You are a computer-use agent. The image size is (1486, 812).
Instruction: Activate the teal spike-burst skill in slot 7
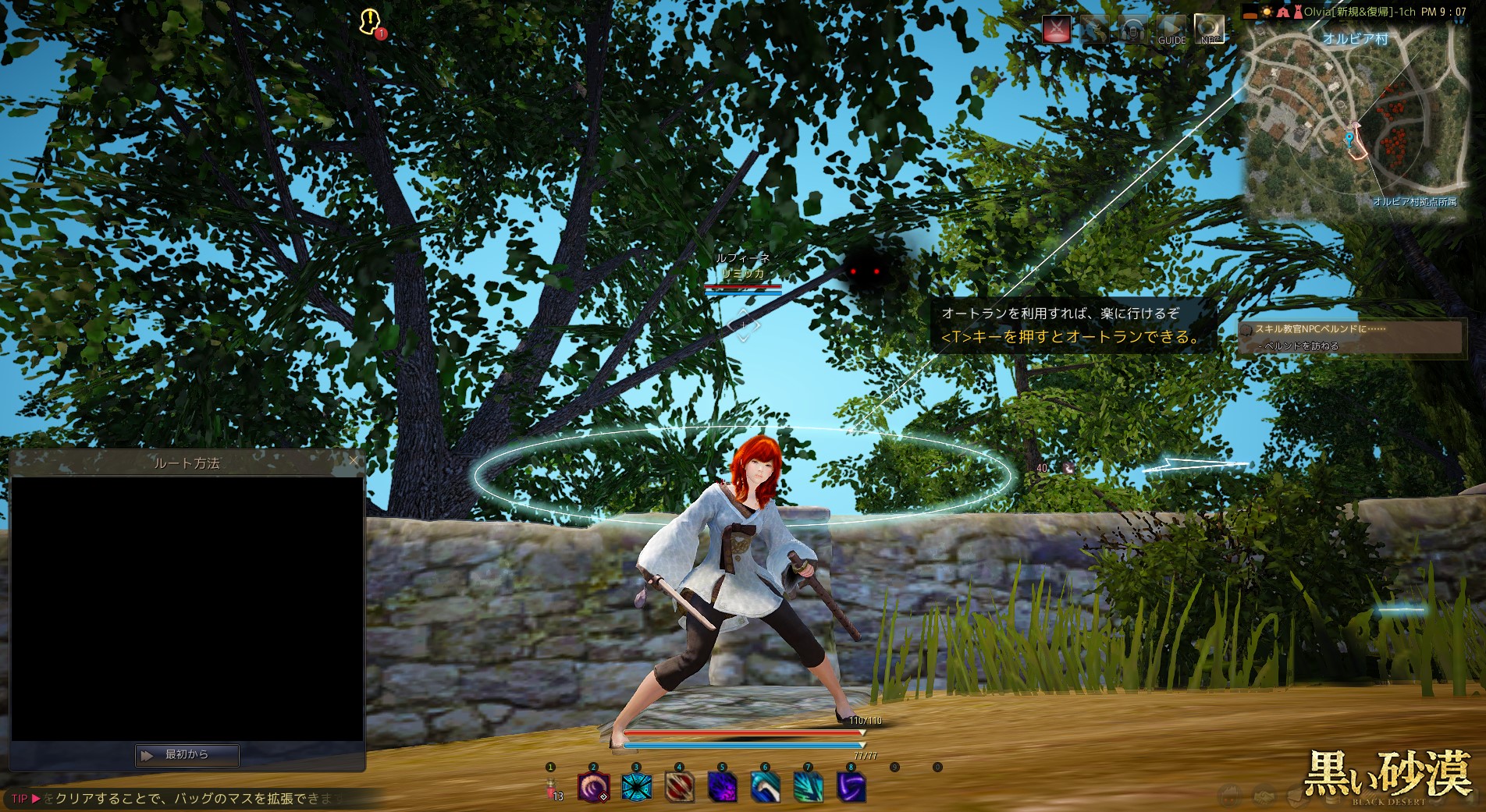808,787
